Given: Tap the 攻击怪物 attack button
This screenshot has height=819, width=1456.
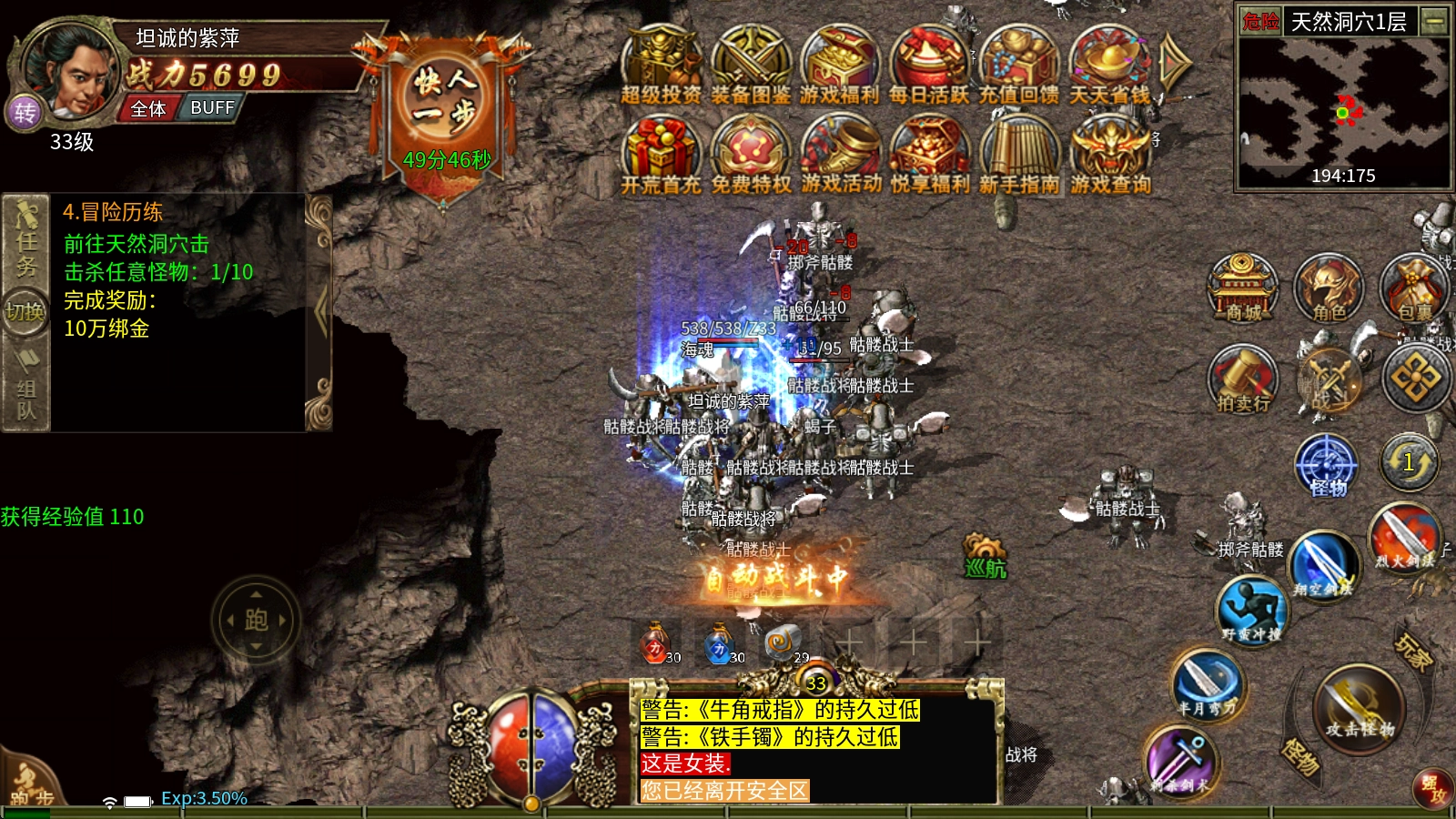Looking at the screenshot, I should 1359,708.
